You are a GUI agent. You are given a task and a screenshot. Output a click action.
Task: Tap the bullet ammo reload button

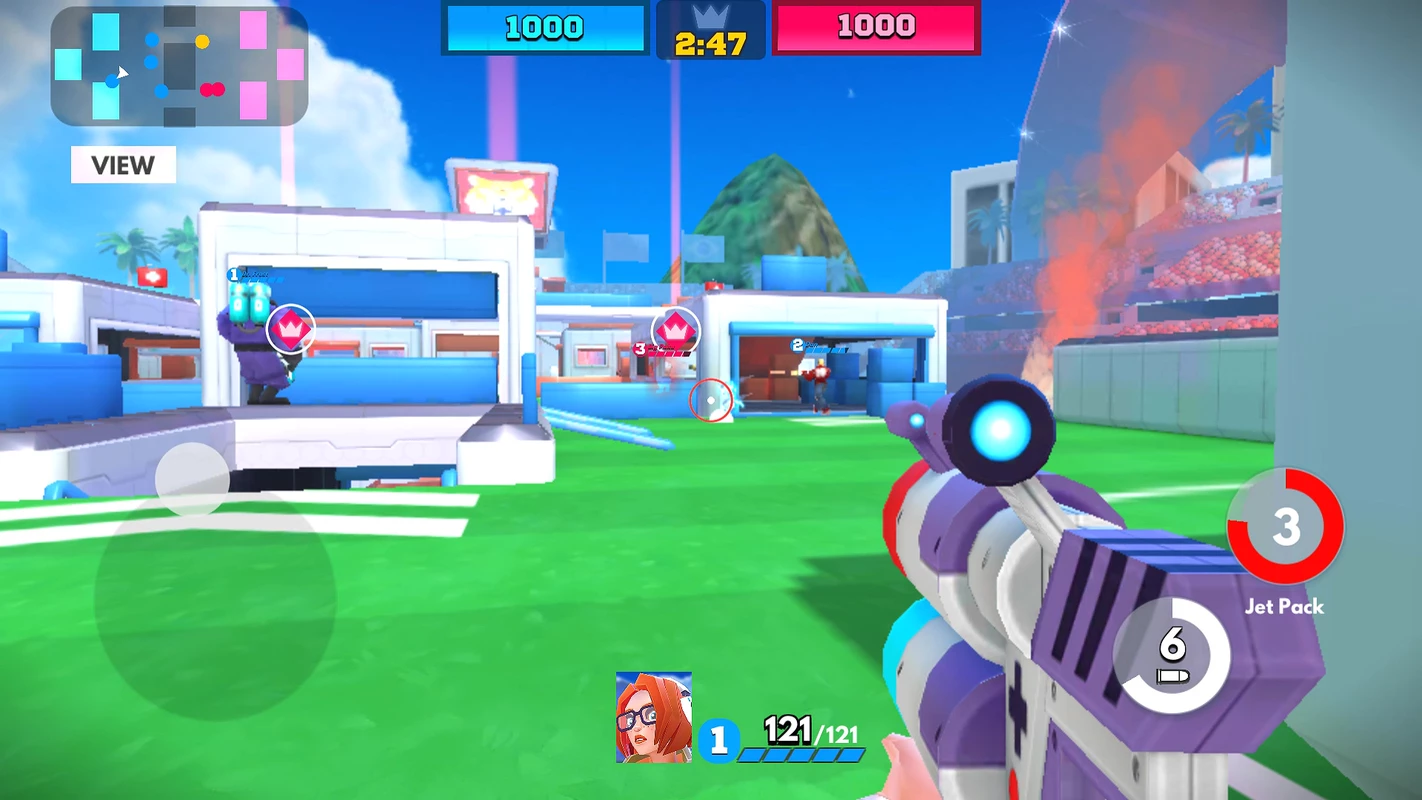click(1172, 656)
